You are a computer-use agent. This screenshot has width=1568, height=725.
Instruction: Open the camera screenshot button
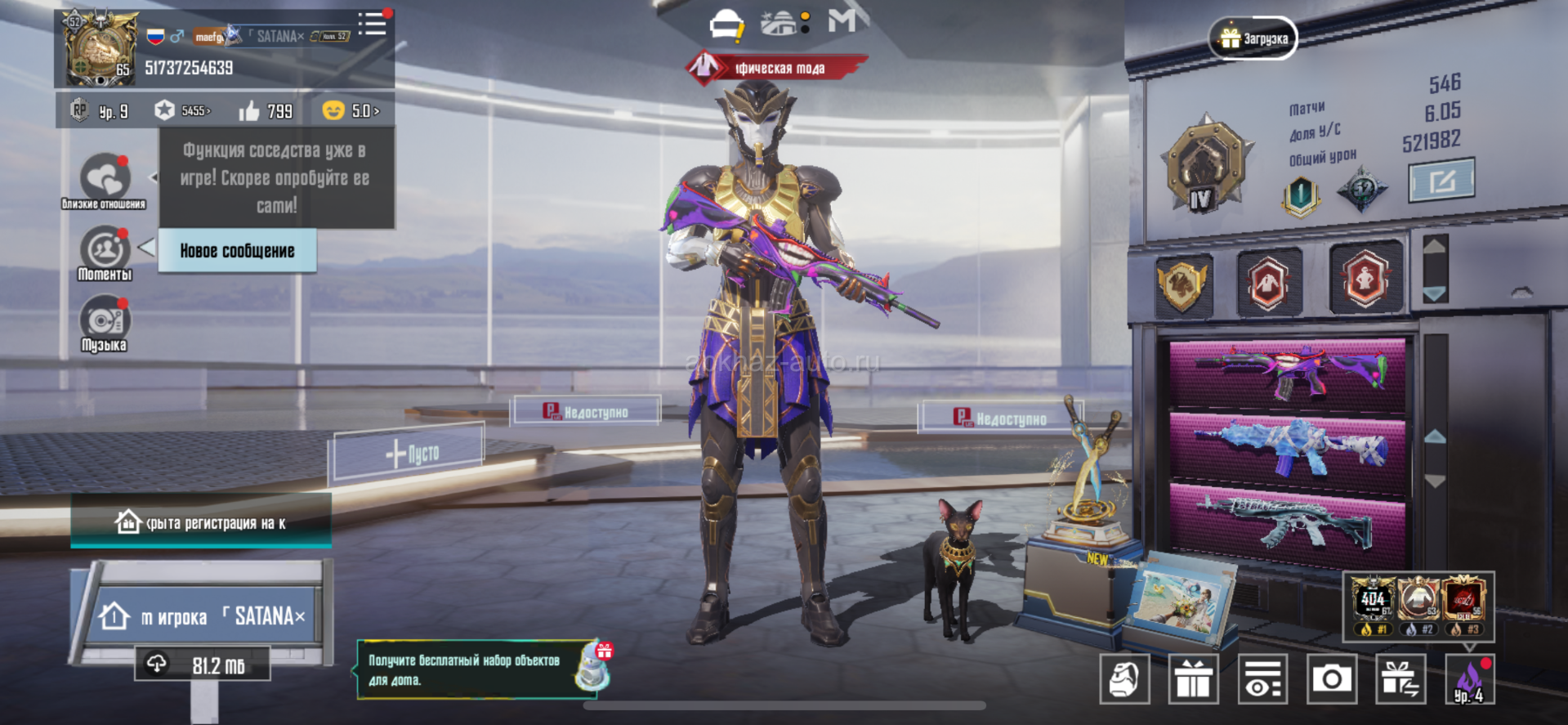tap(1331, 678)
